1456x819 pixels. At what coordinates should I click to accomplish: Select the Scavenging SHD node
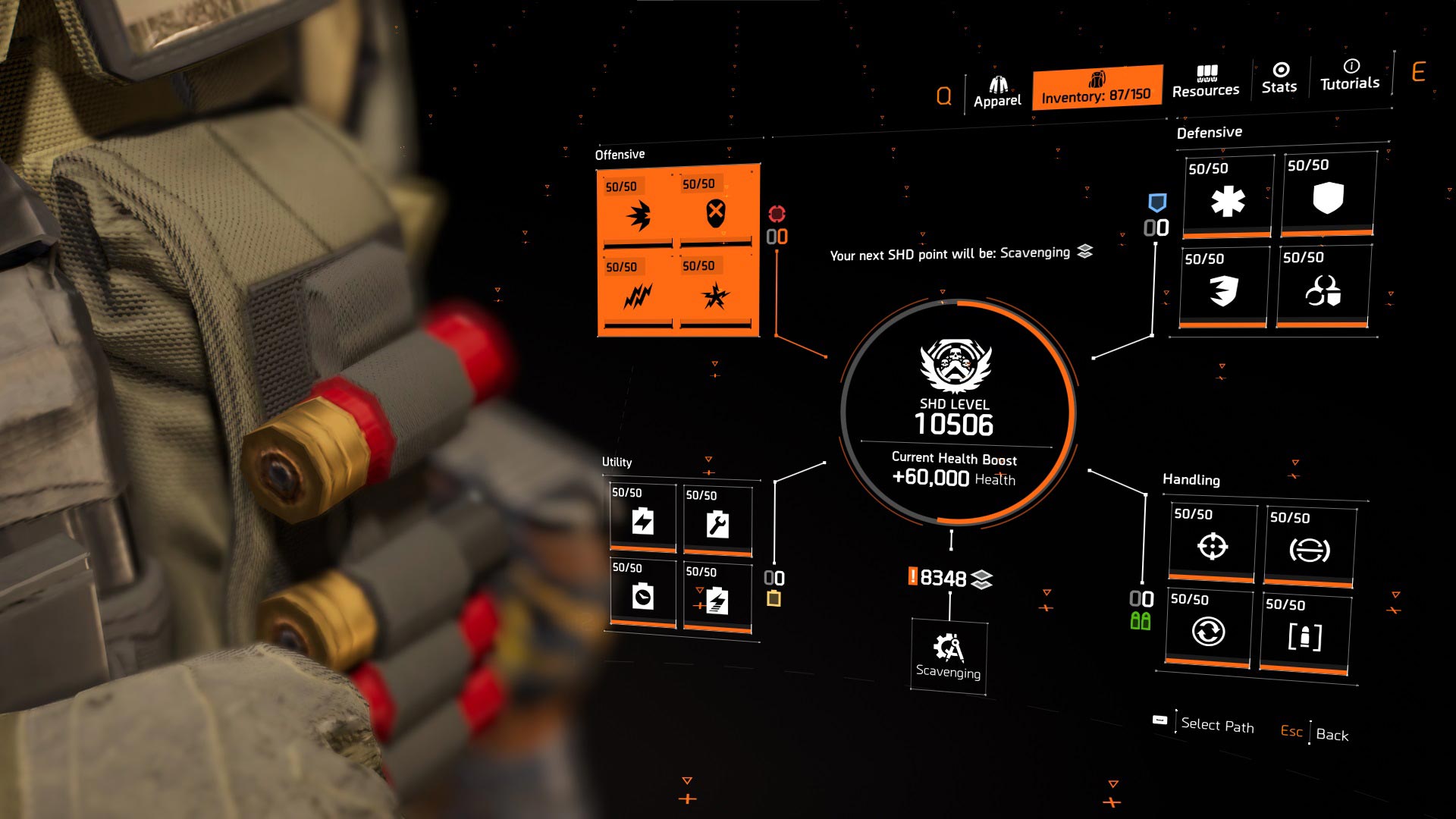(948, 656)
